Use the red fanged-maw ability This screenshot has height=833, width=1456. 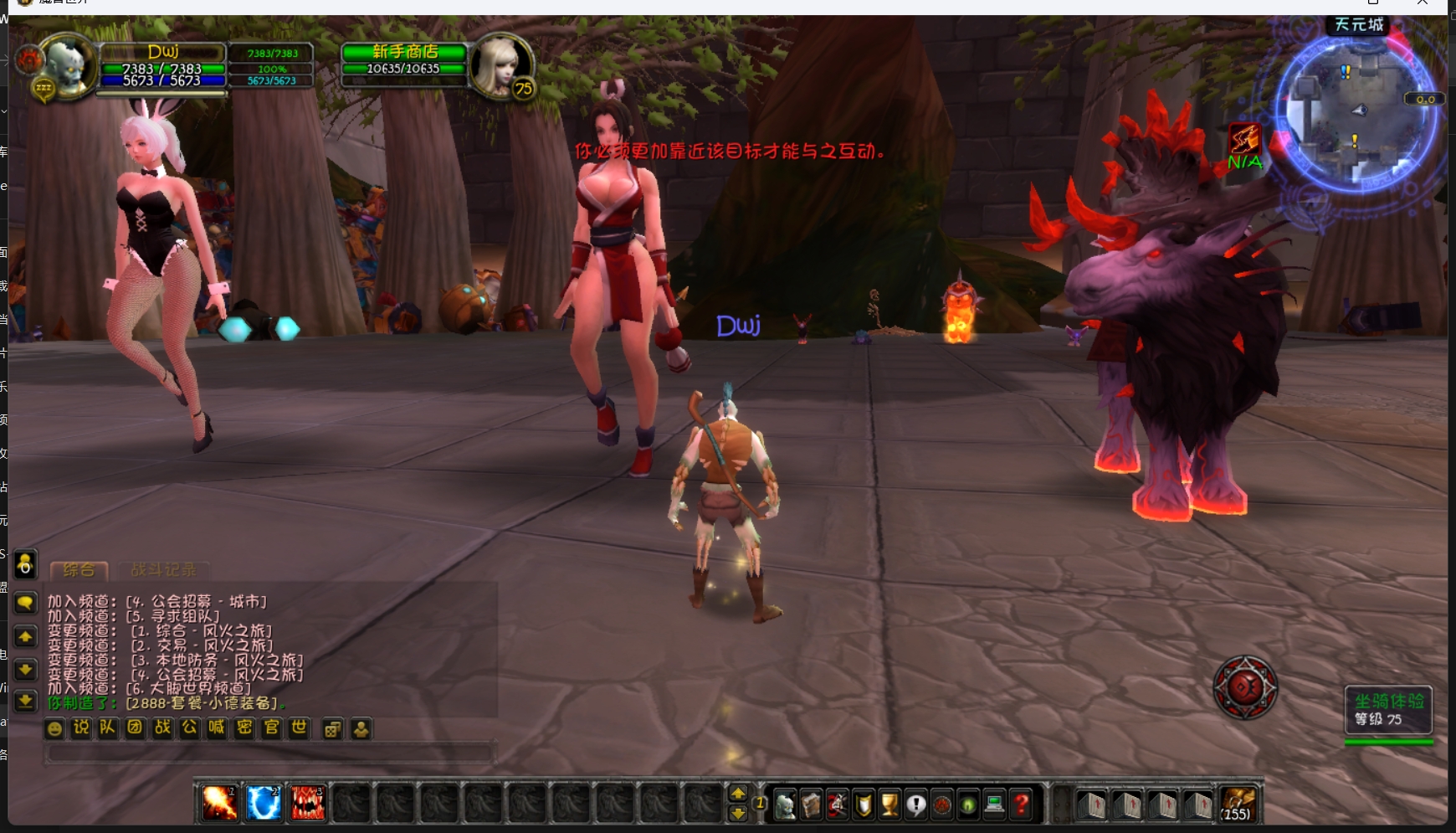pos(308,804)
